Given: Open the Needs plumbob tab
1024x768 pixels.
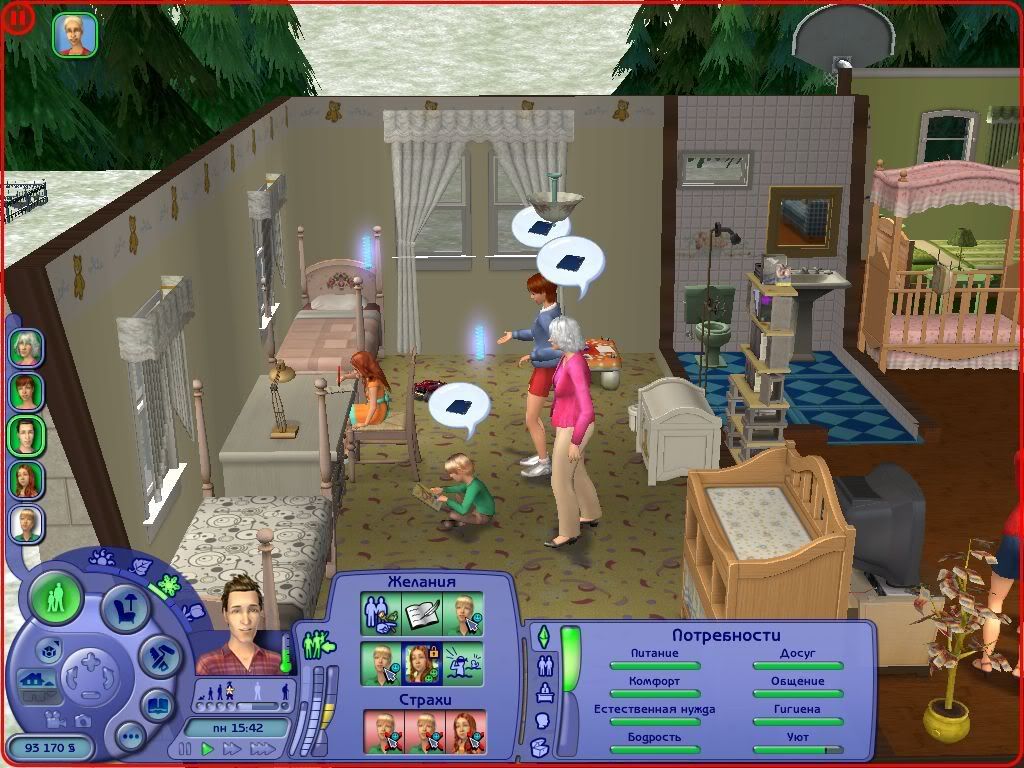Looking at the screenshot, I should point(544,637).
